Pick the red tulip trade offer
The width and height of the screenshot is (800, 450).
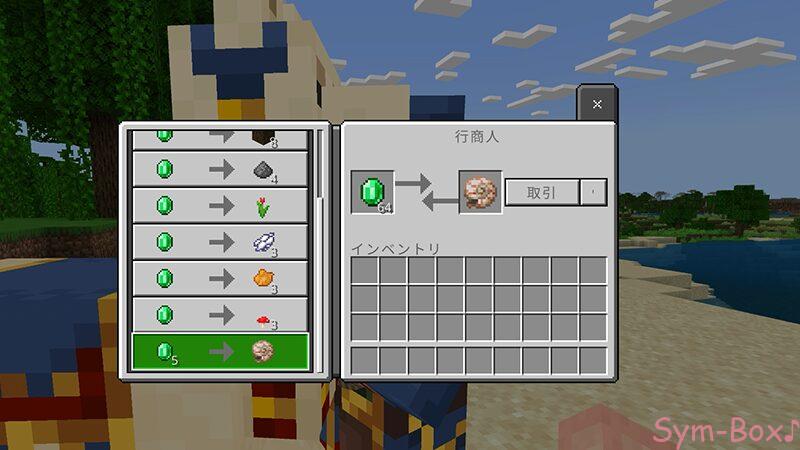pyautogui.click(x=221, y=205)
